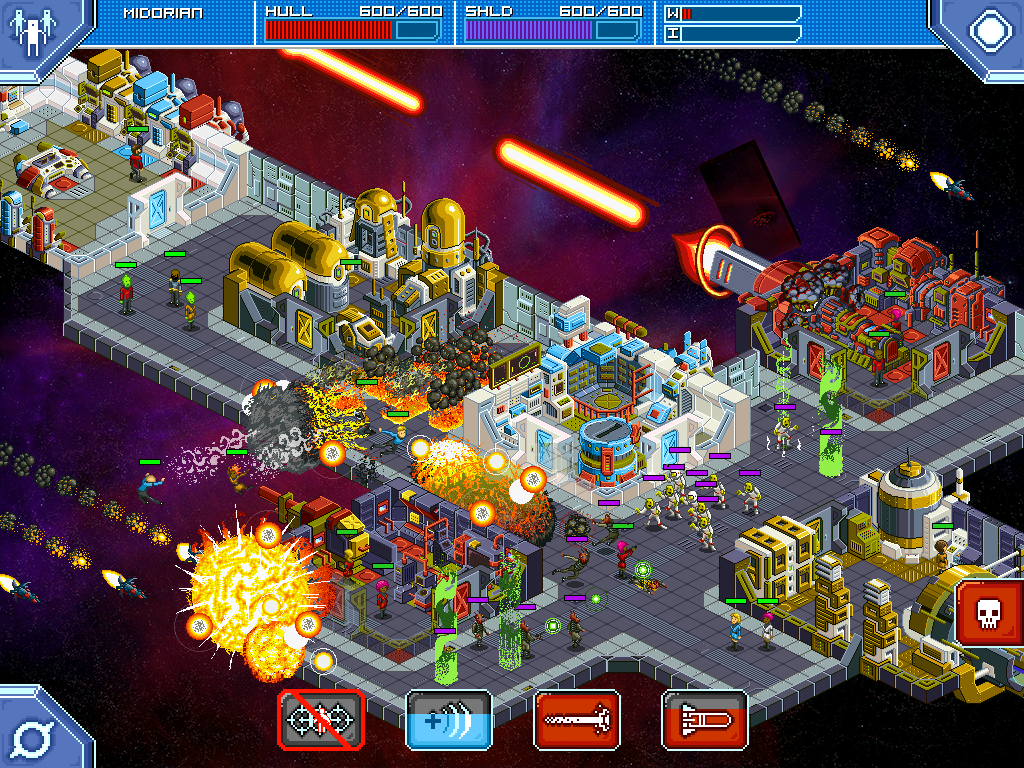The width and height of the screenshot is (1024, 768).
Task: Launch the red missile weapon
Action: point(705,720)
